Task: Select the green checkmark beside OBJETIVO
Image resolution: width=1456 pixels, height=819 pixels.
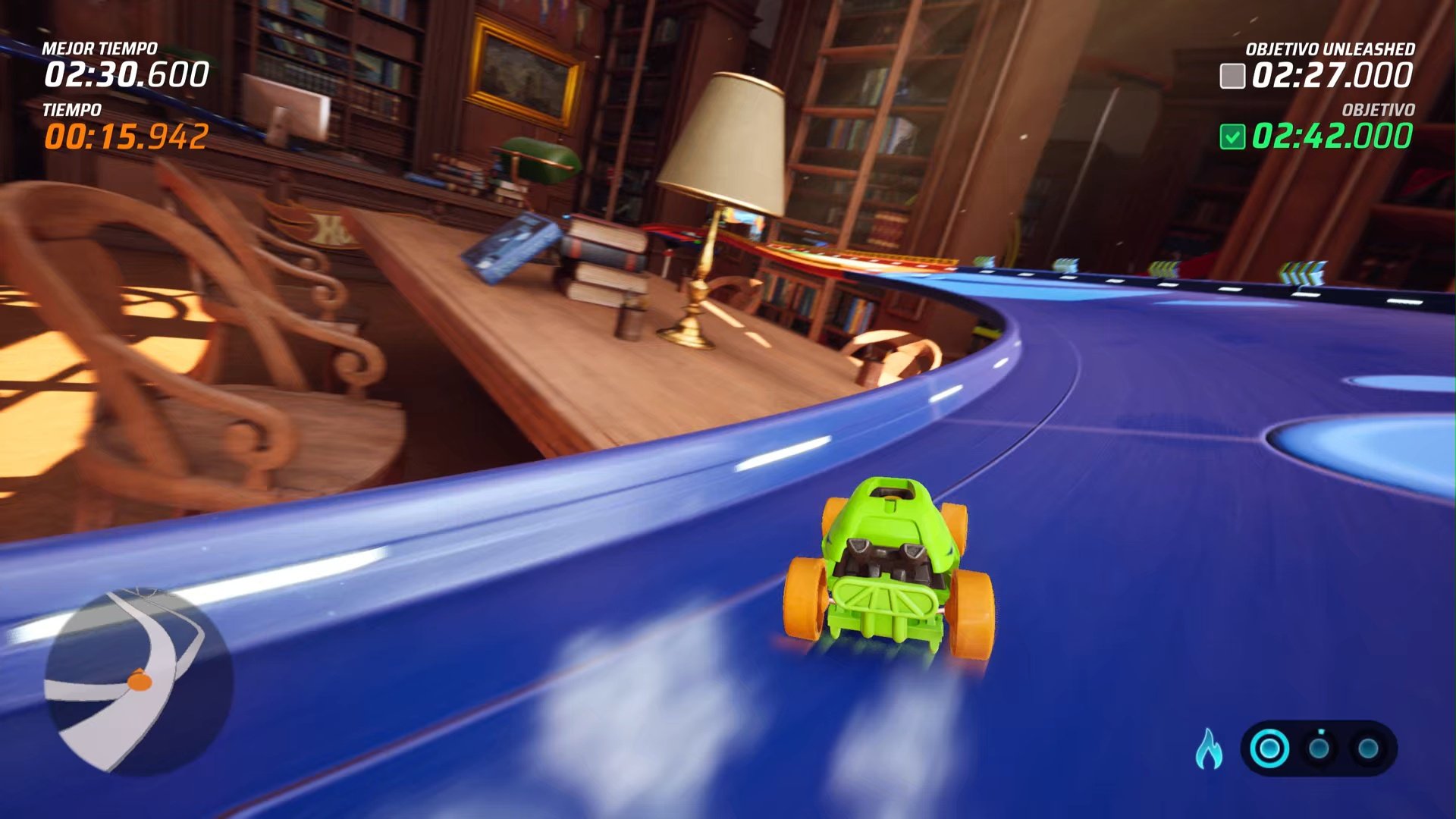Action: (1232, 136)
